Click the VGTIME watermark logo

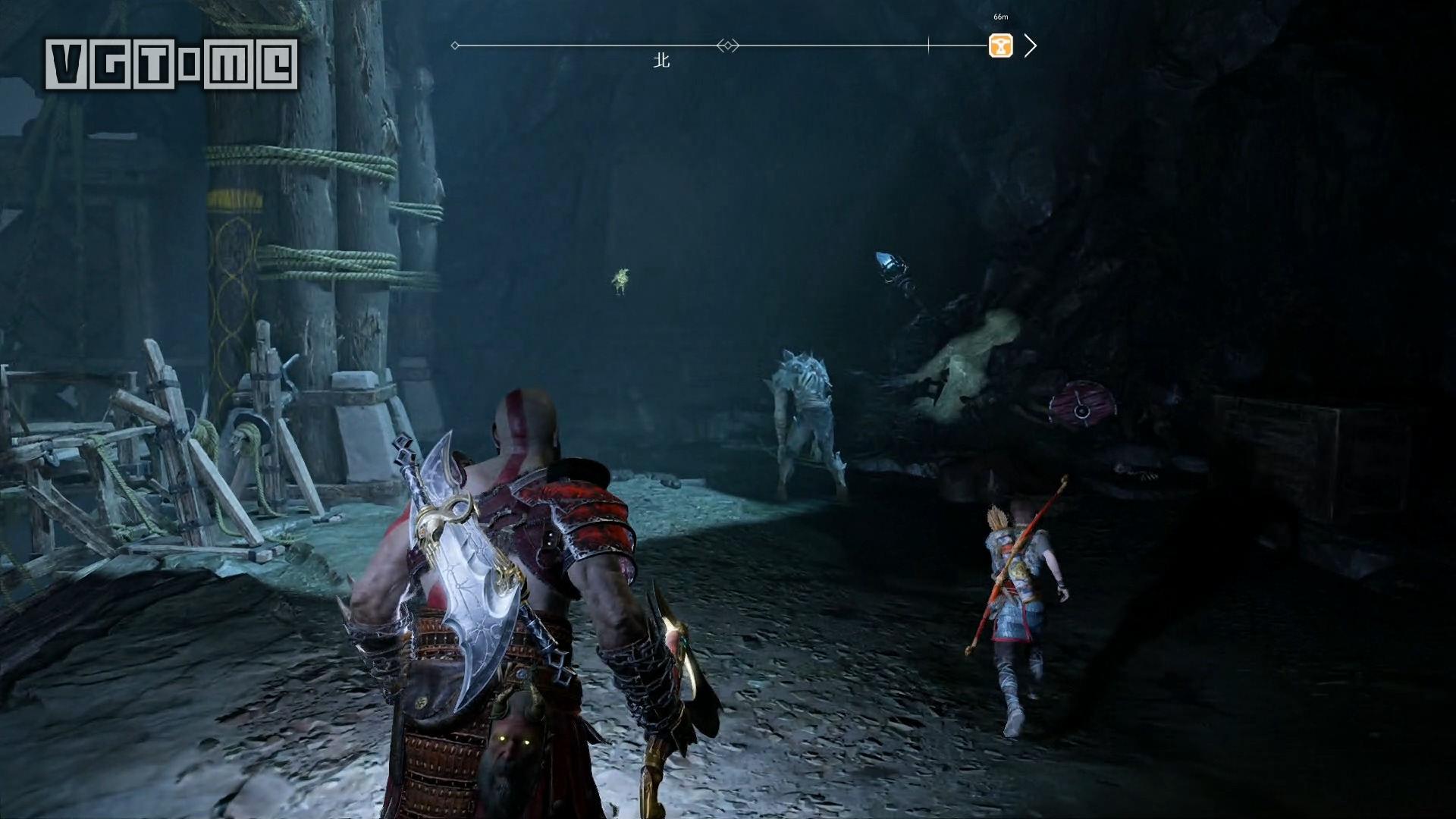[171, 64]
